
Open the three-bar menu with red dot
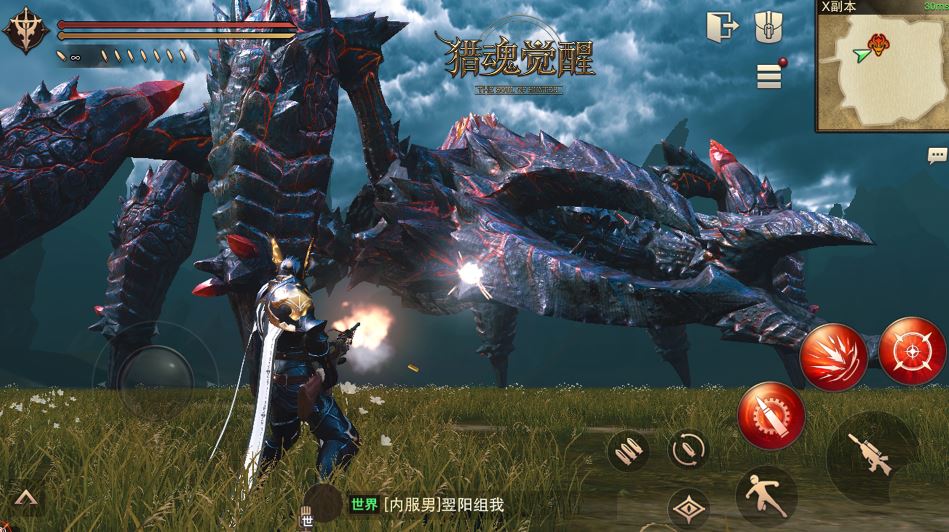[x=768, y=75]
